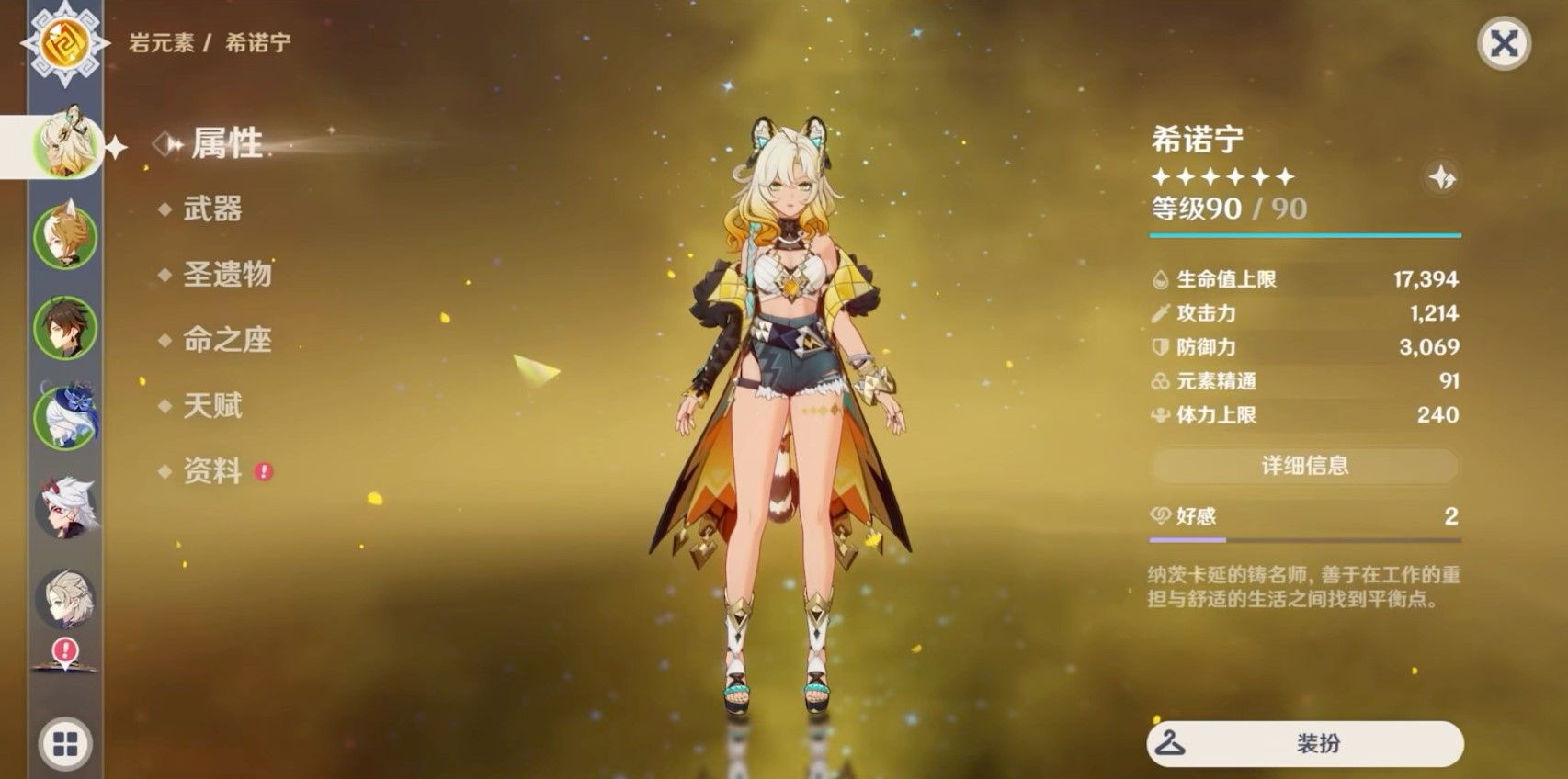The height and width of the screenshot is (779, 1568).
Task: Select the blue-hat character portrait
Action: [65, 417]
